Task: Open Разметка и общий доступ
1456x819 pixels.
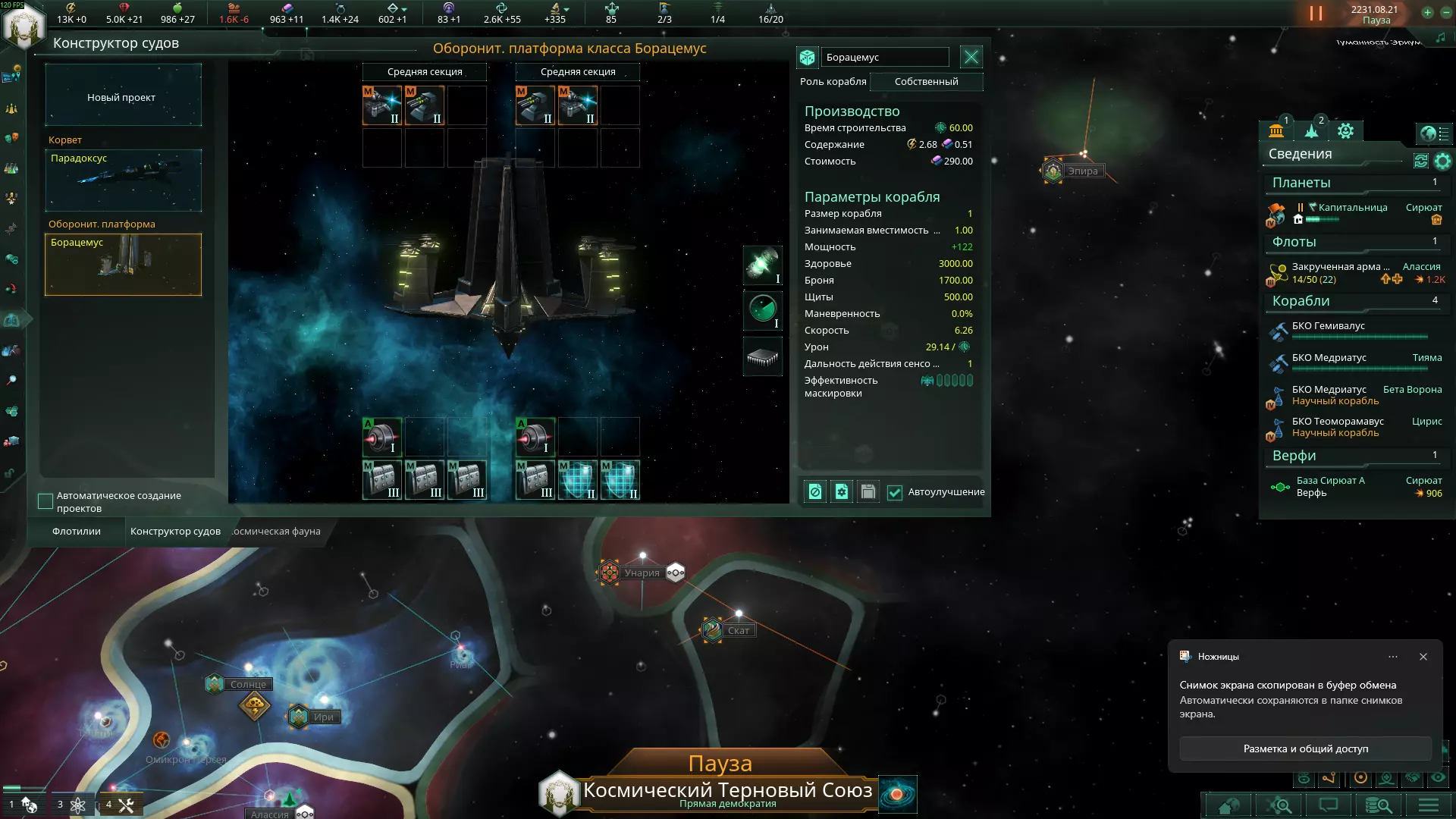Action: (1305, 748)
